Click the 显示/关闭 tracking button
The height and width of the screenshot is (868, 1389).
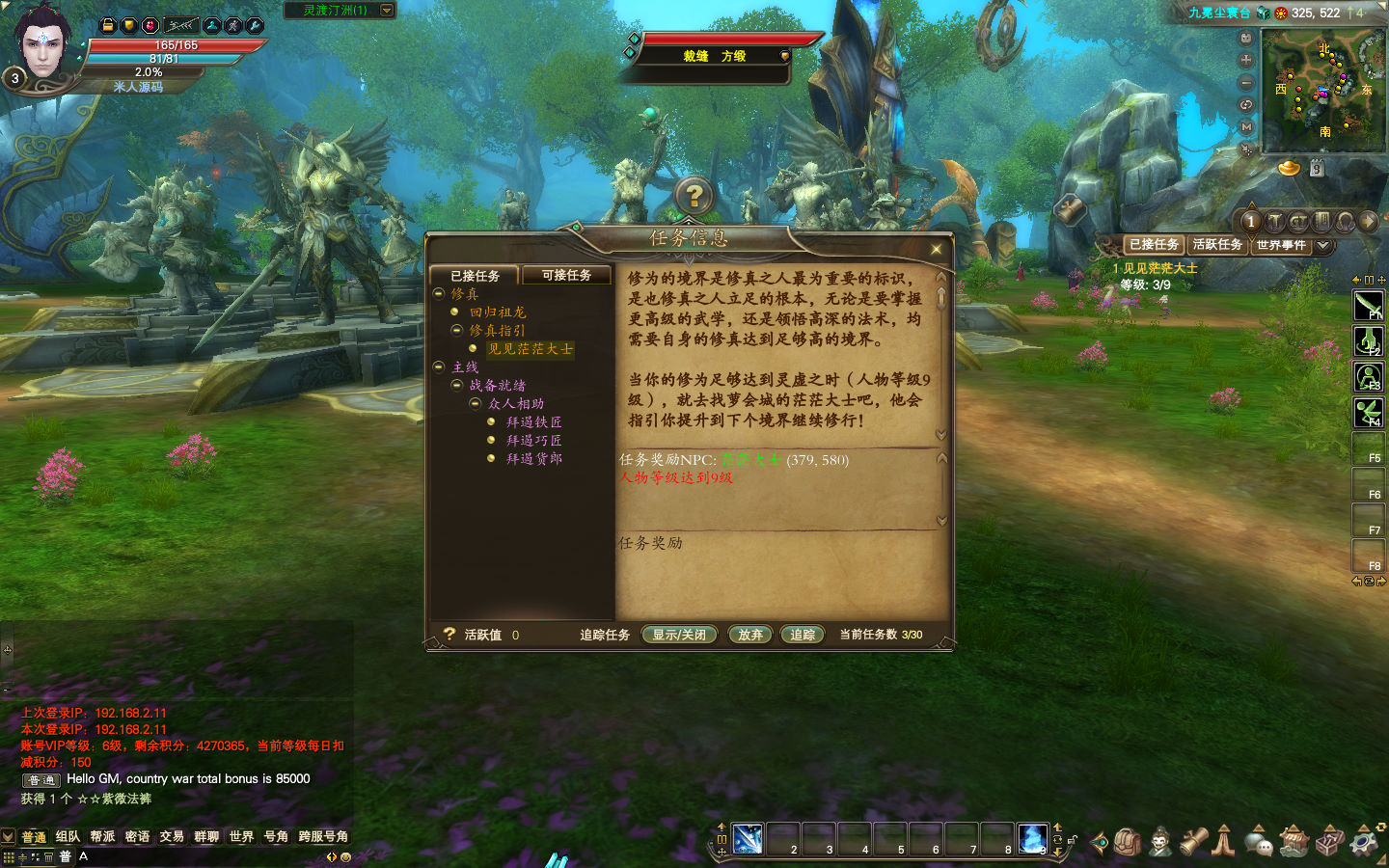679,635
